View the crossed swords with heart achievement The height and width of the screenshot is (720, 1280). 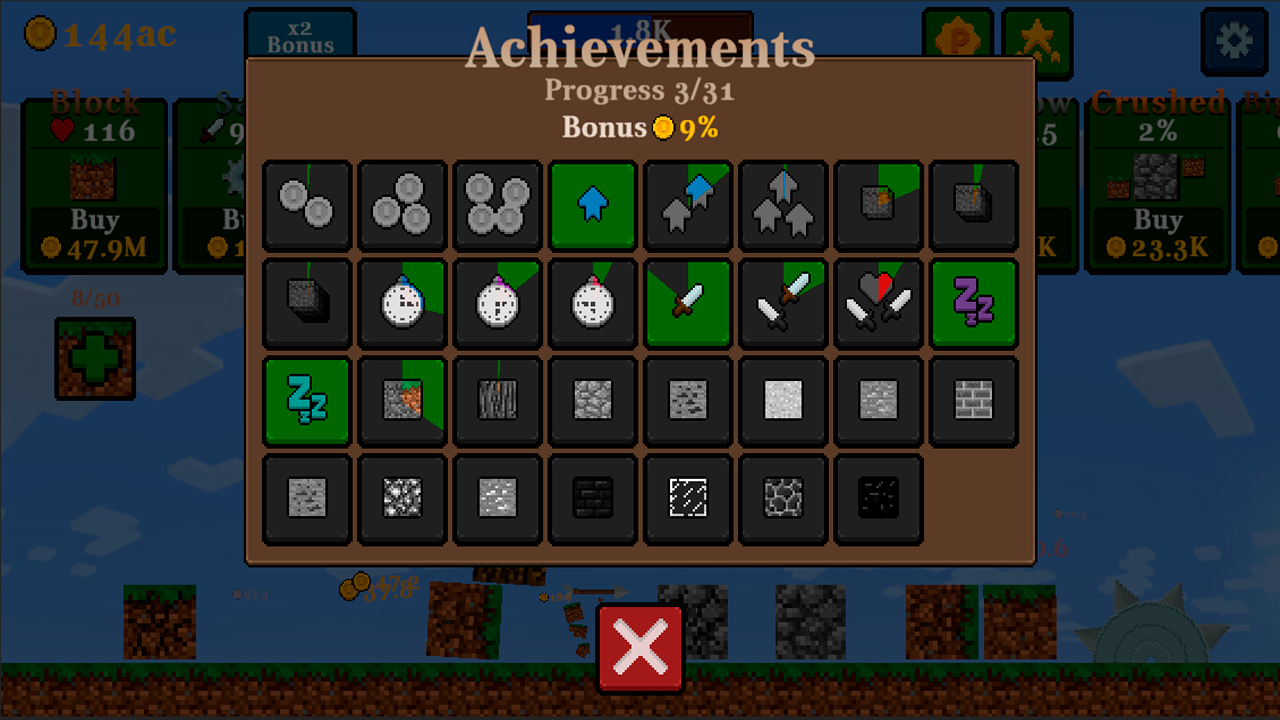click(x=878, y=304)
